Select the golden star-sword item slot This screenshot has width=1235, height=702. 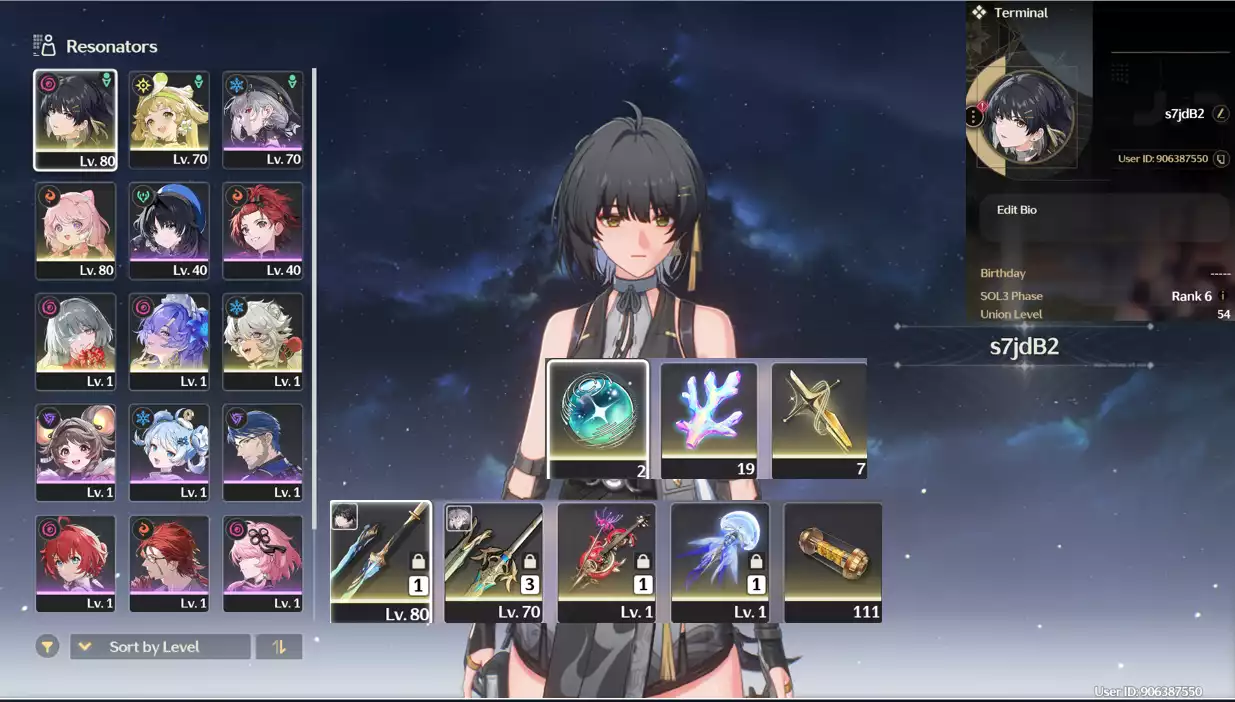click(819, 420)
